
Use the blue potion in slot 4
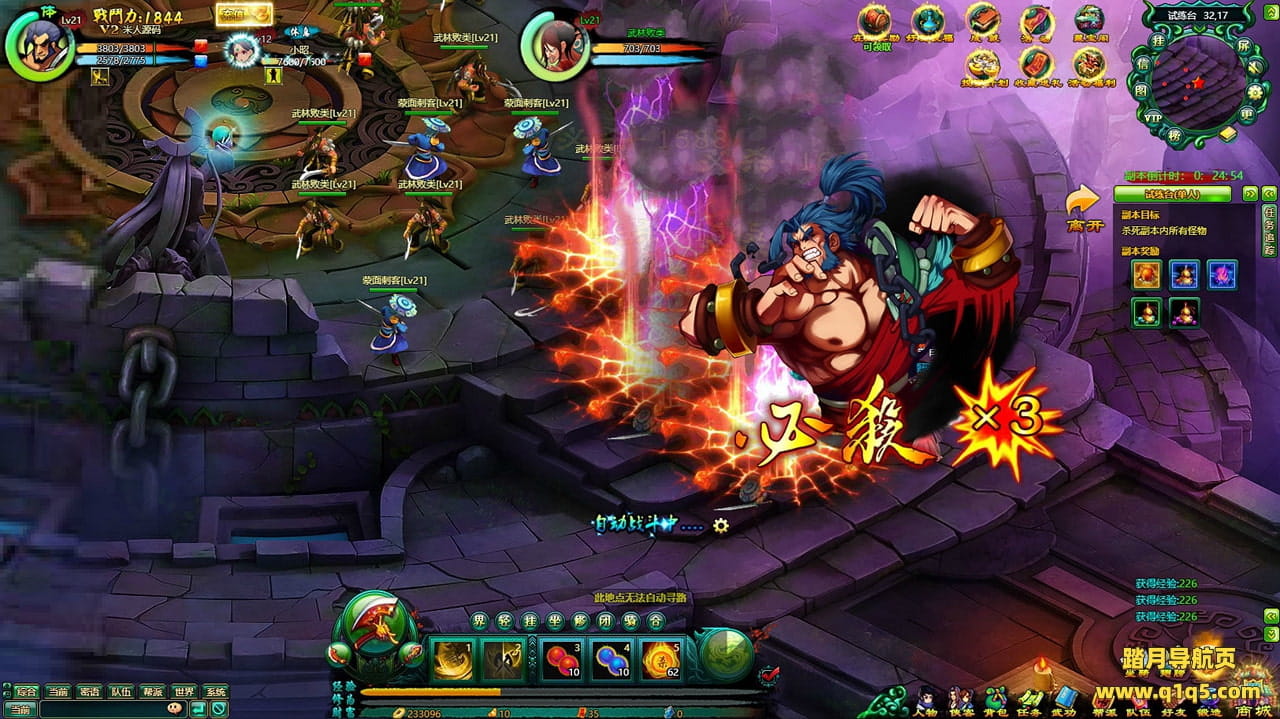(x=609, y=658)
